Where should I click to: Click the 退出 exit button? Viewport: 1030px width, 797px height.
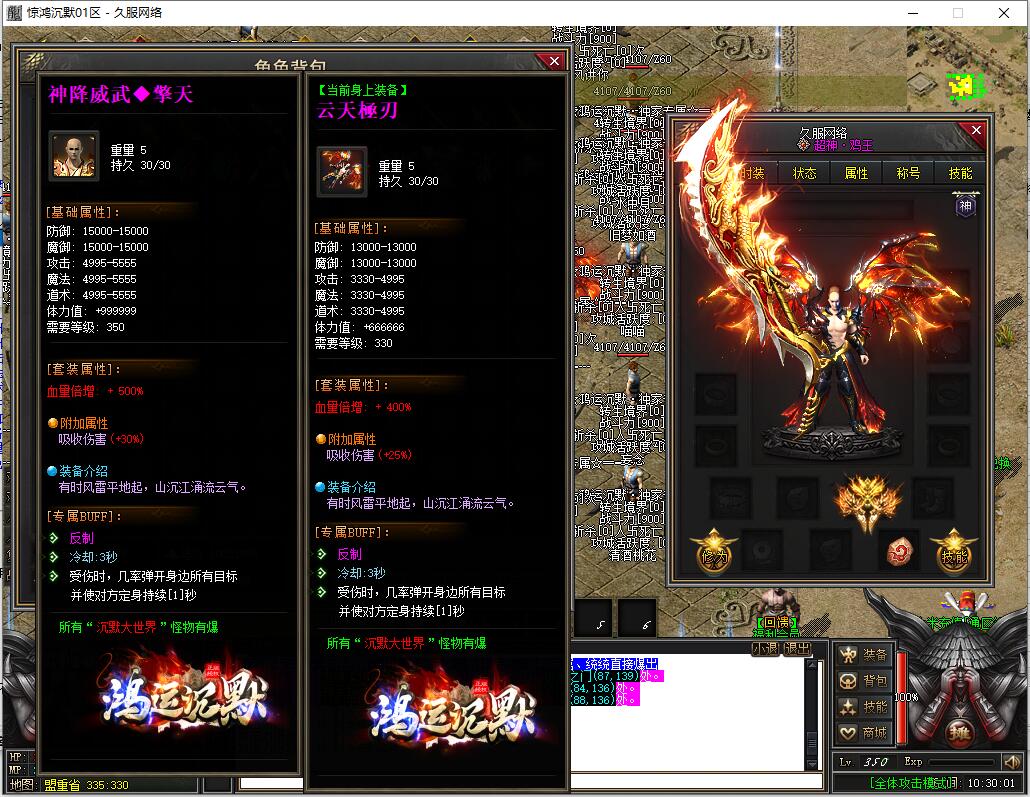pyautogui.click(x=797, y=648)
